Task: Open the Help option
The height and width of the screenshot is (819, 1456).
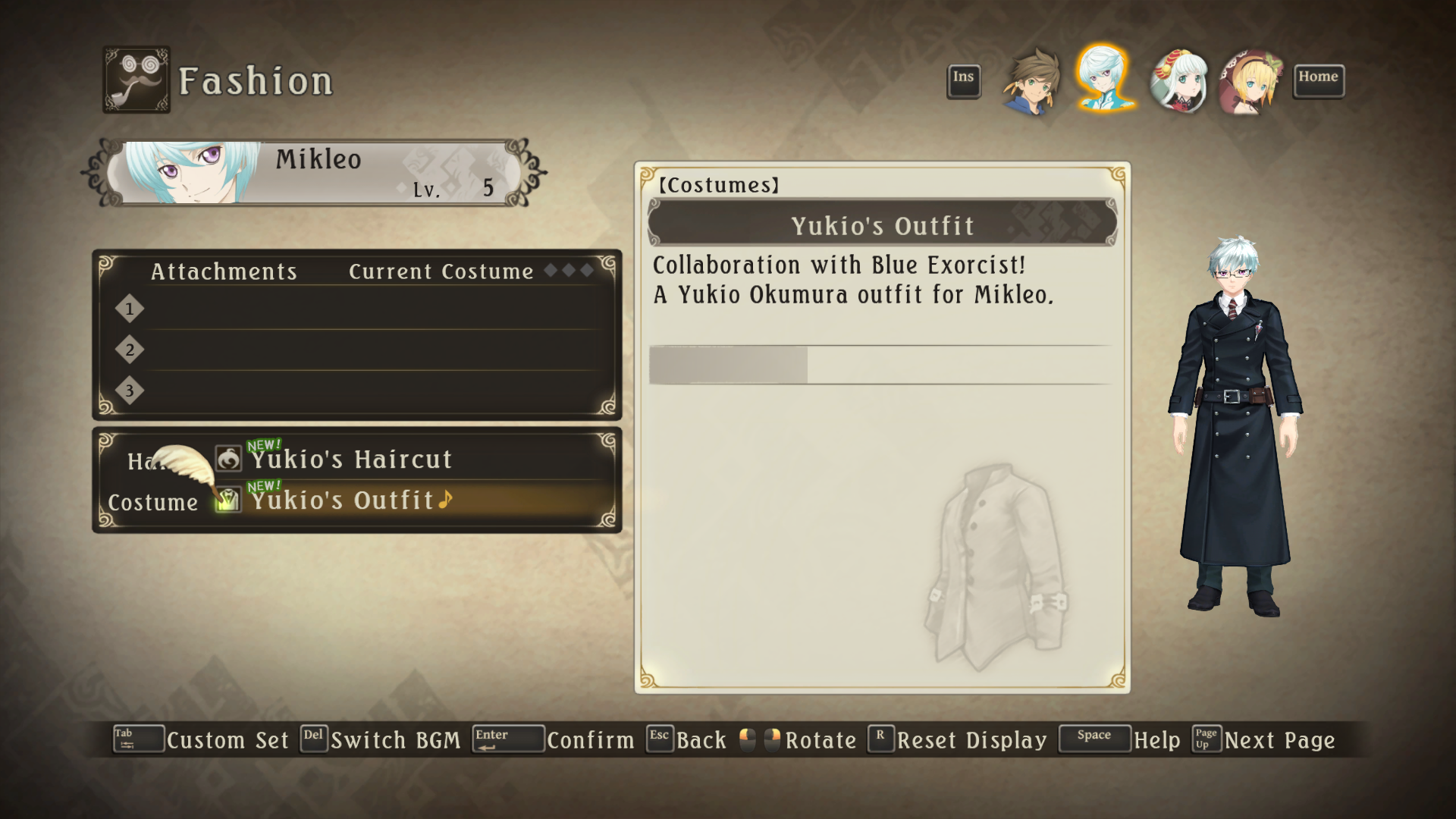Action: [x=1156, y=740]
